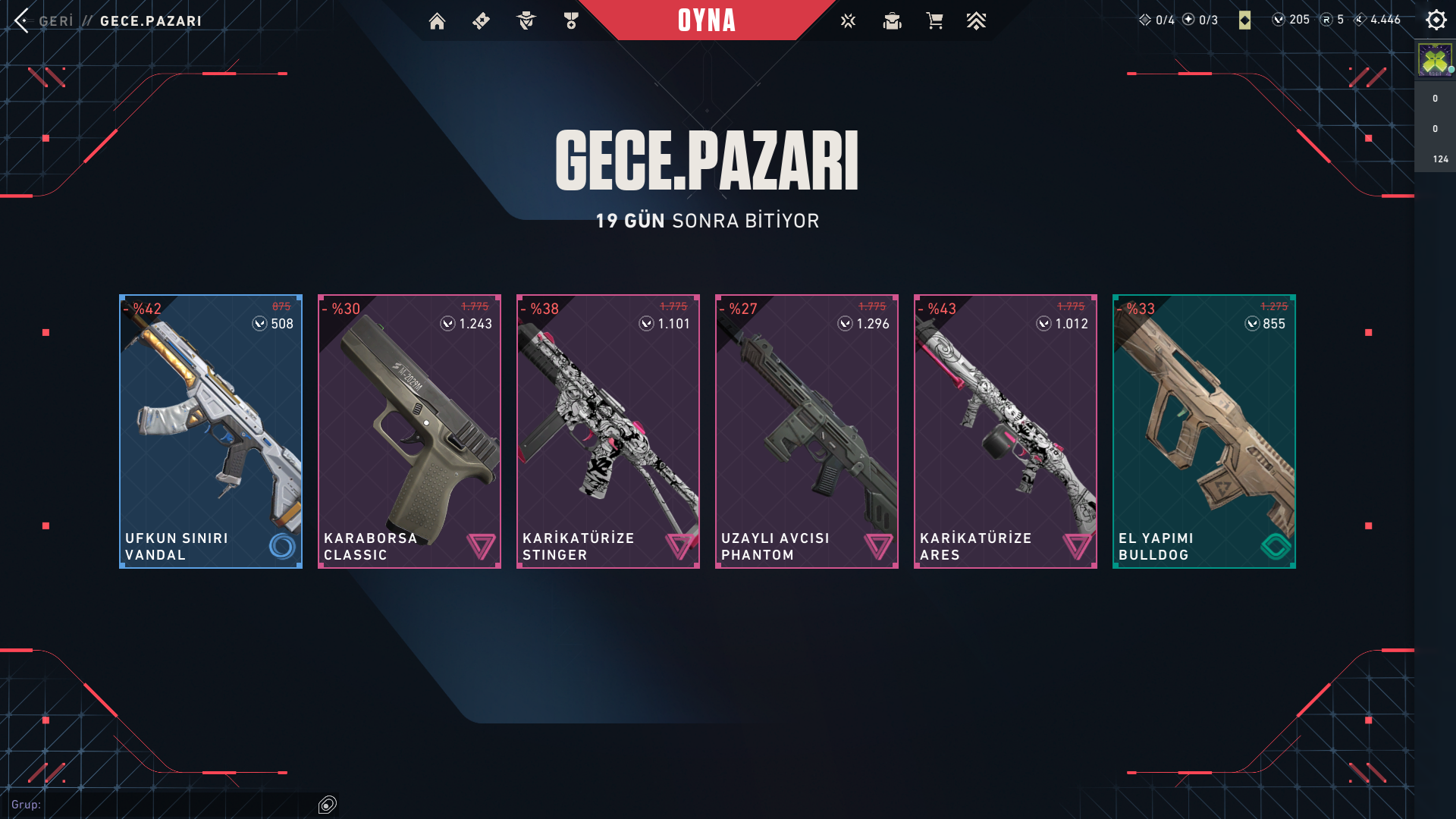
Task: Choose the El Yapımı Bulldog card
Action: 1204,431
